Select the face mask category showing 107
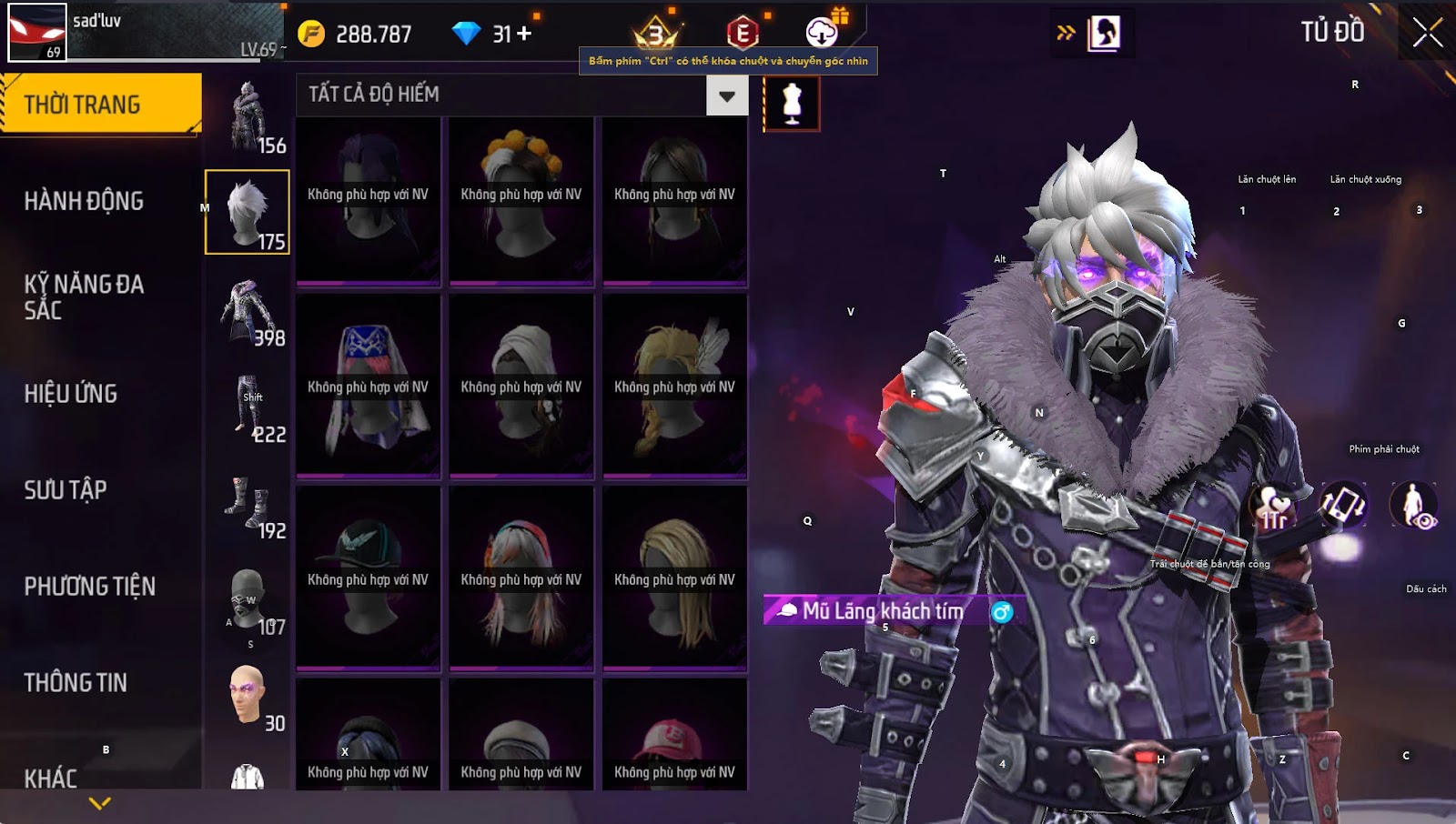 point(248,599)
